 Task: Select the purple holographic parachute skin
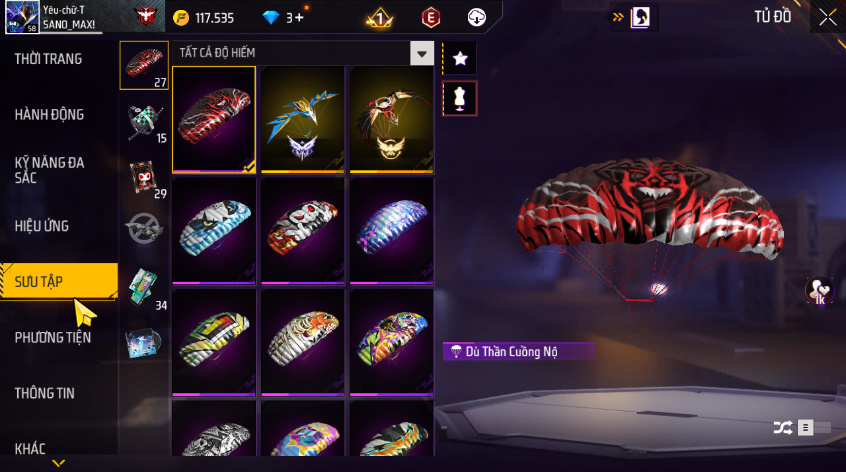point(391,231)
